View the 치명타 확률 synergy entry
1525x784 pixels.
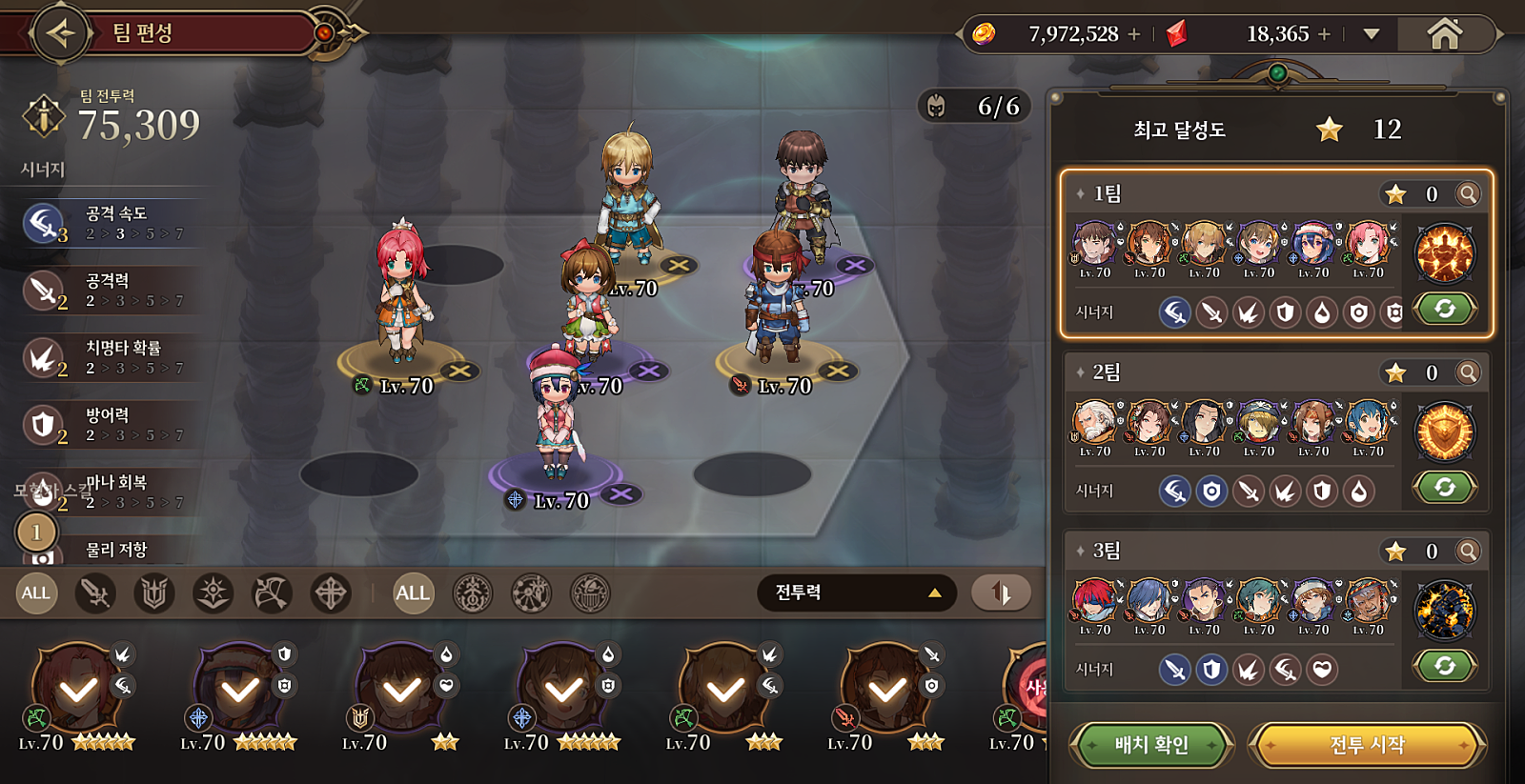point(110,357)
